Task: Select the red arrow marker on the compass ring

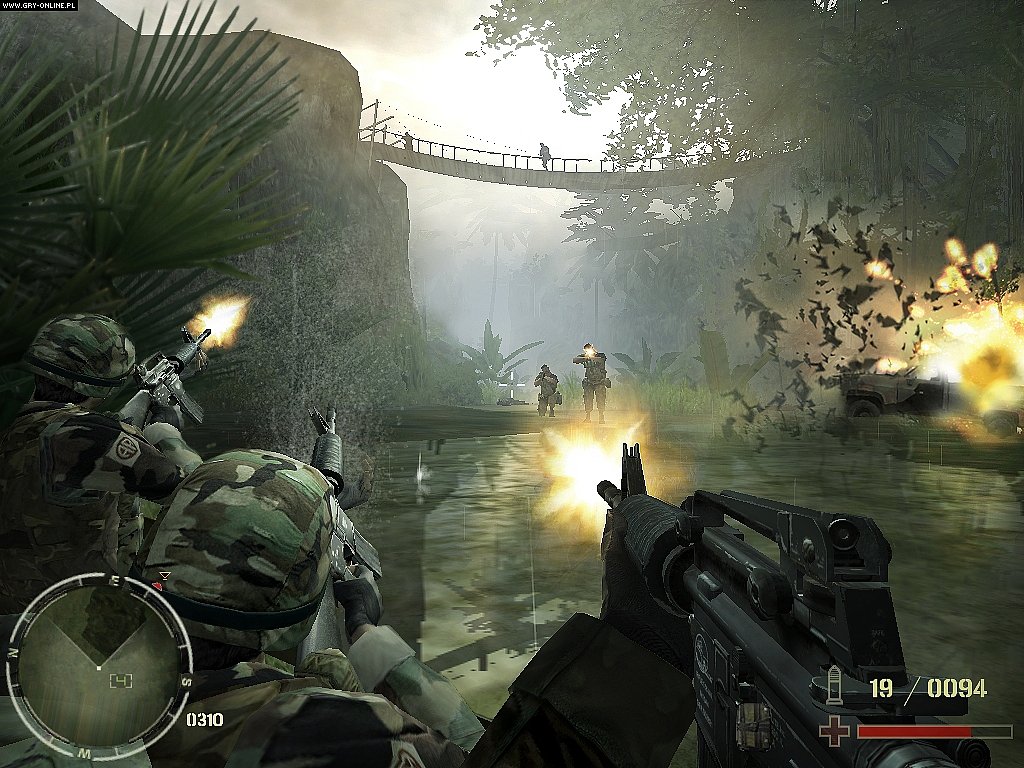Action: click(x=164, y=578)
